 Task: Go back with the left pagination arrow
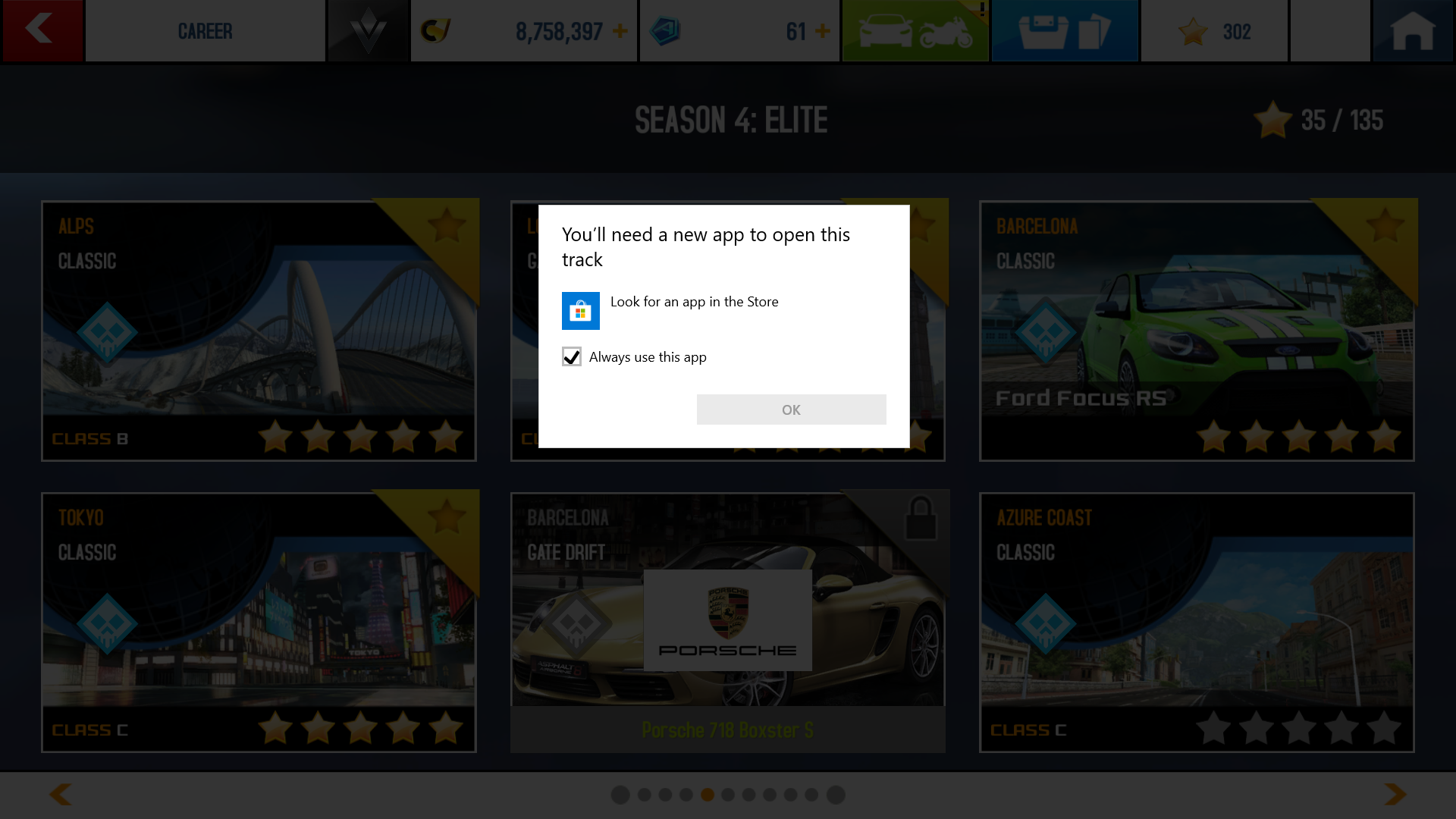[59, 793]
